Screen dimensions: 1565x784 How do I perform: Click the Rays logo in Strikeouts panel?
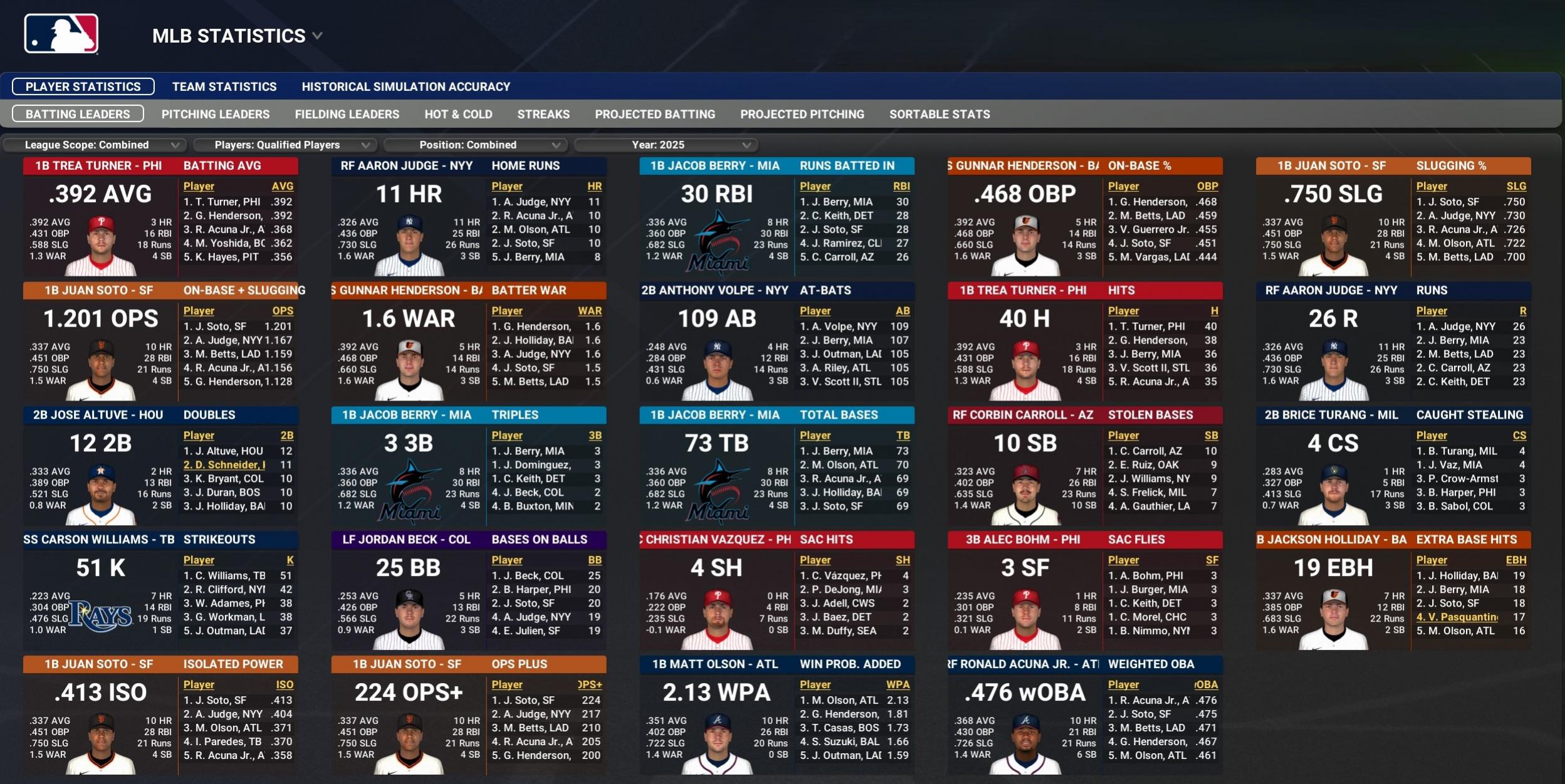100,616
